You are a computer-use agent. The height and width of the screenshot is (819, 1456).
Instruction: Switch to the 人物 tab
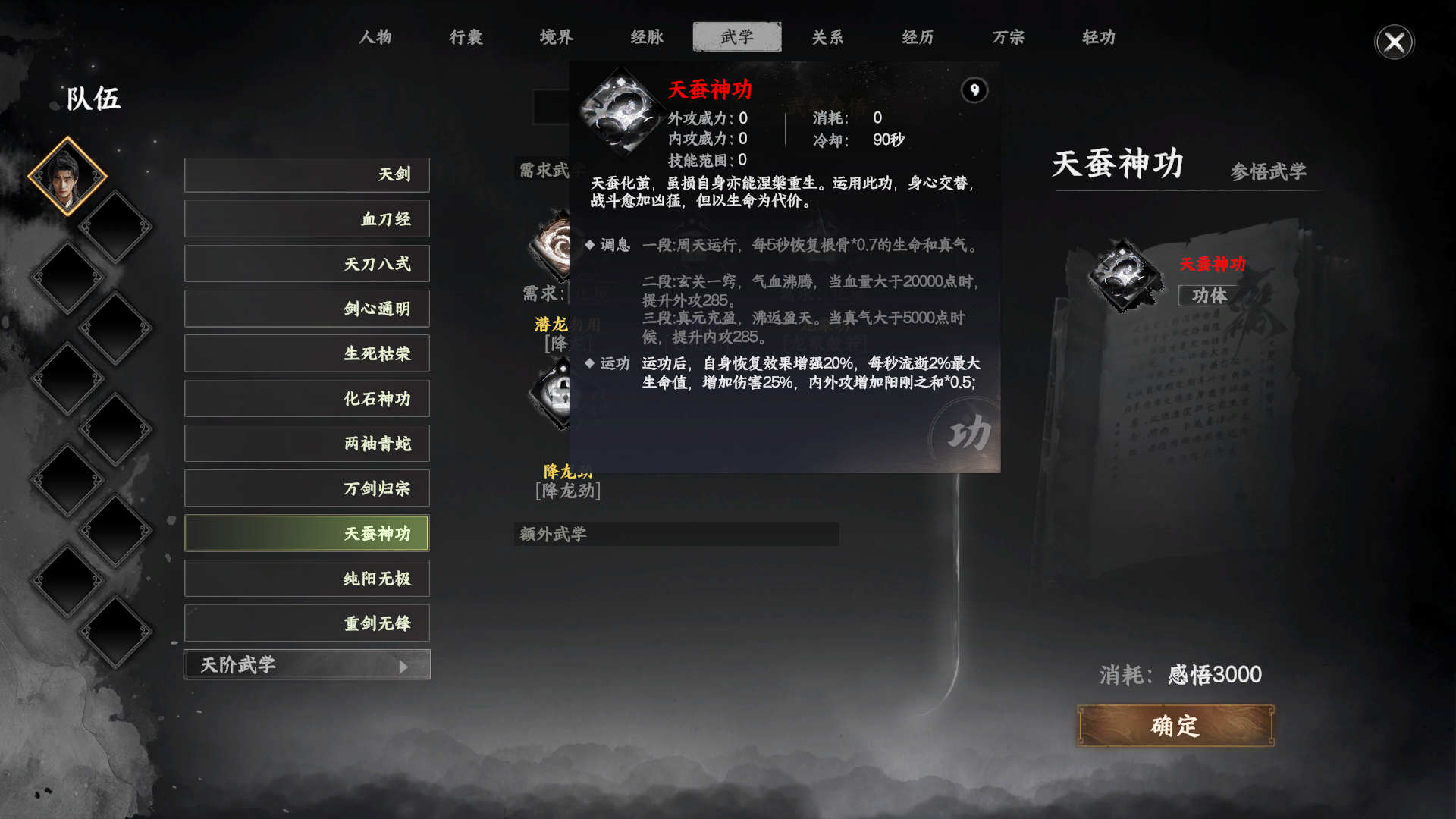[x=377, y=36]
